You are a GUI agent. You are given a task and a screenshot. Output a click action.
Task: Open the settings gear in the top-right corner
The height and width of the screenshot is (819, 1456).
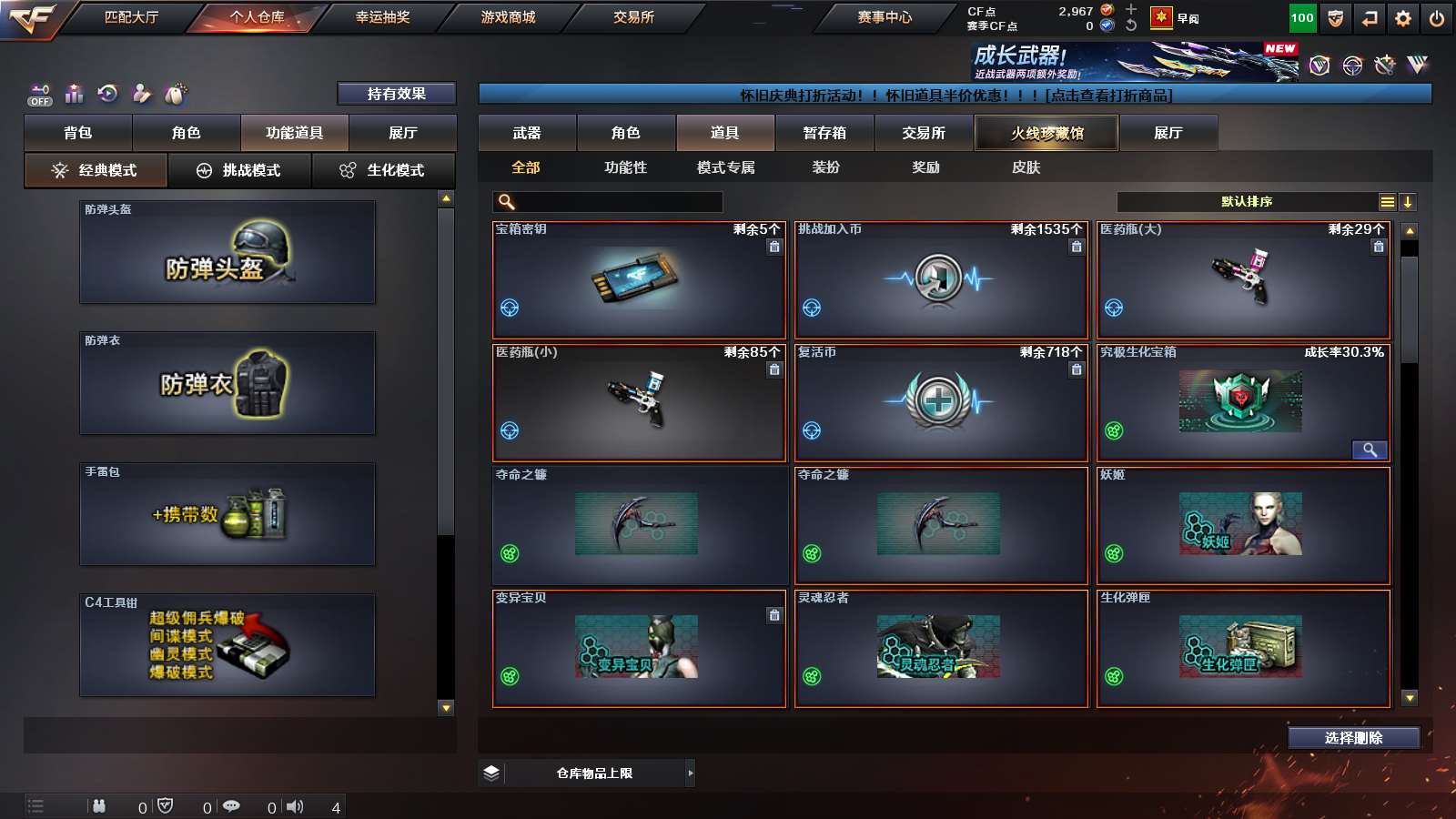pos(1403,18)
